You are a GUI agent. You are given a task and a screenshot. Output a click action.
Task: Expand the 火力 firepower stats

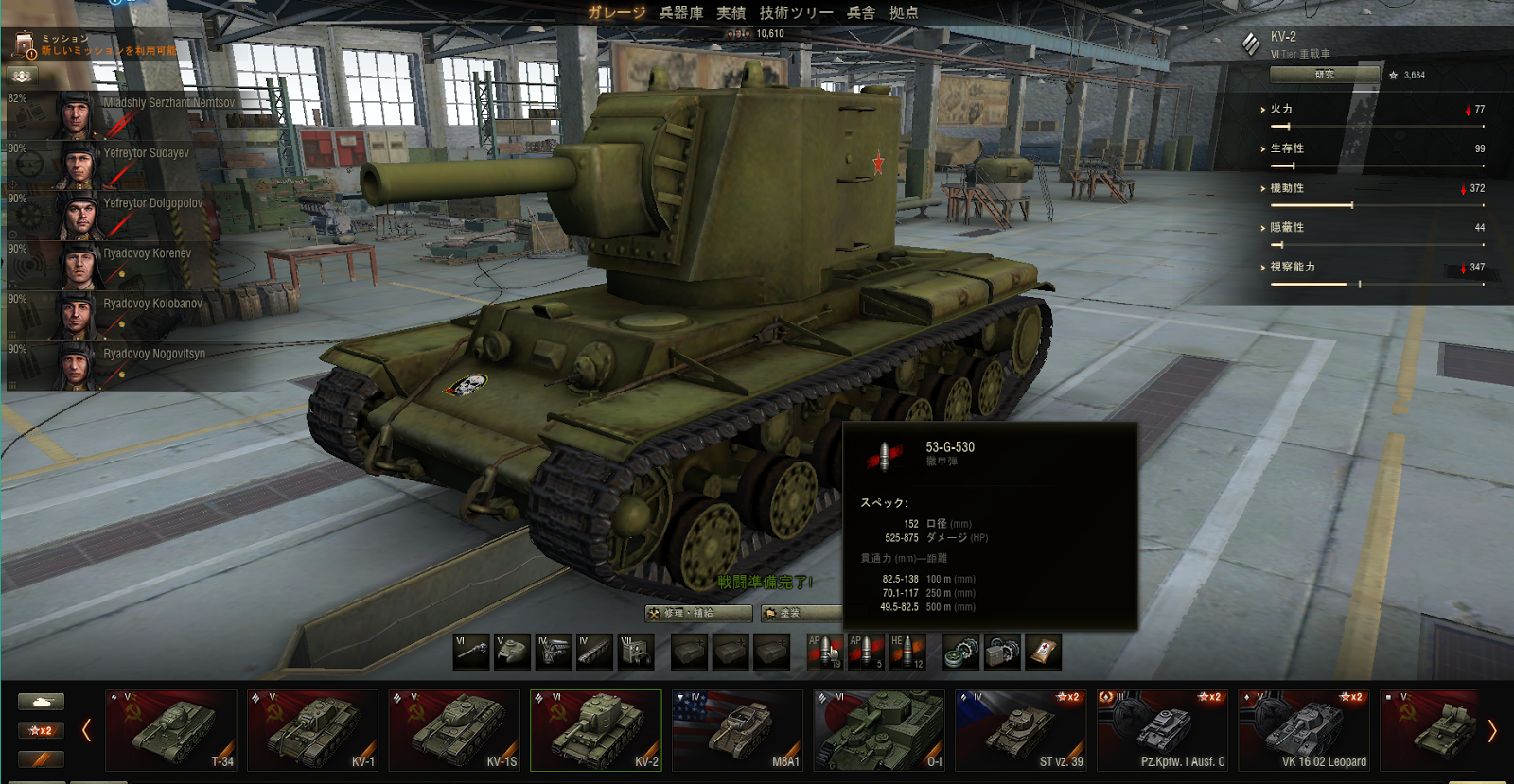tap(1281, 110)
